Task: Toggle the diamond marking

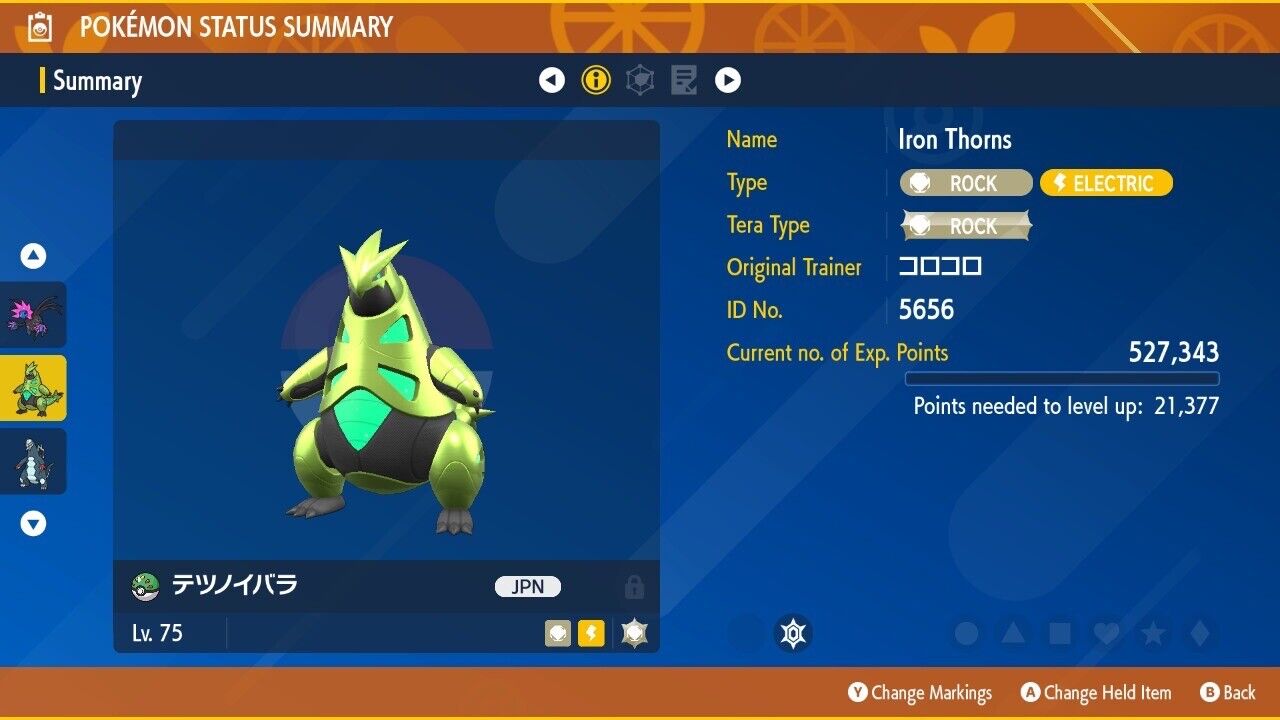Action: click(1198, 633)
